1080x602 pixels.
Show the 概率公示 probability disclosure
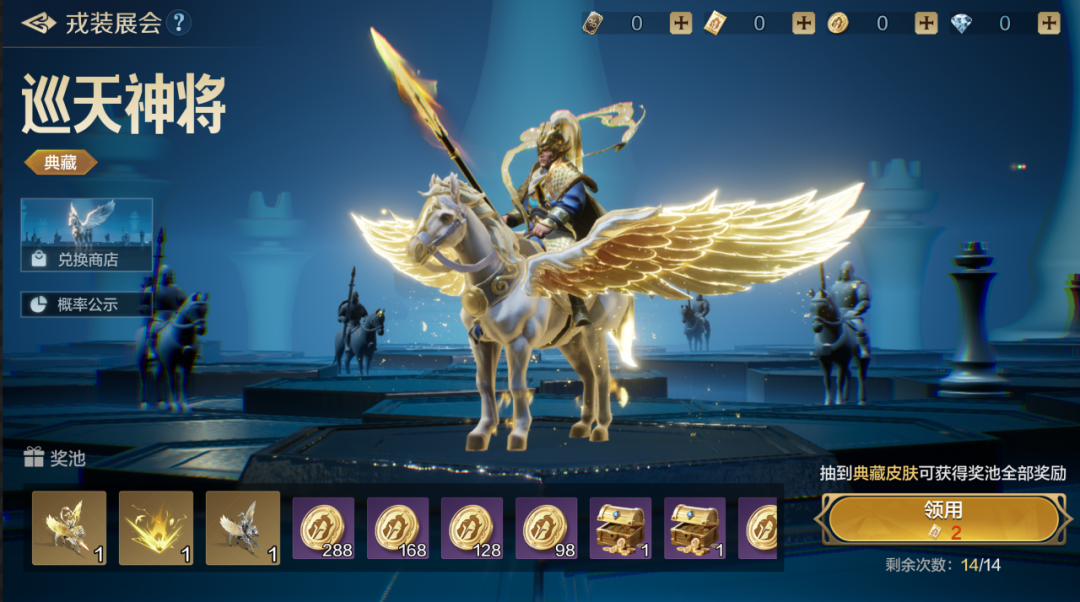[x=86, y=304]
